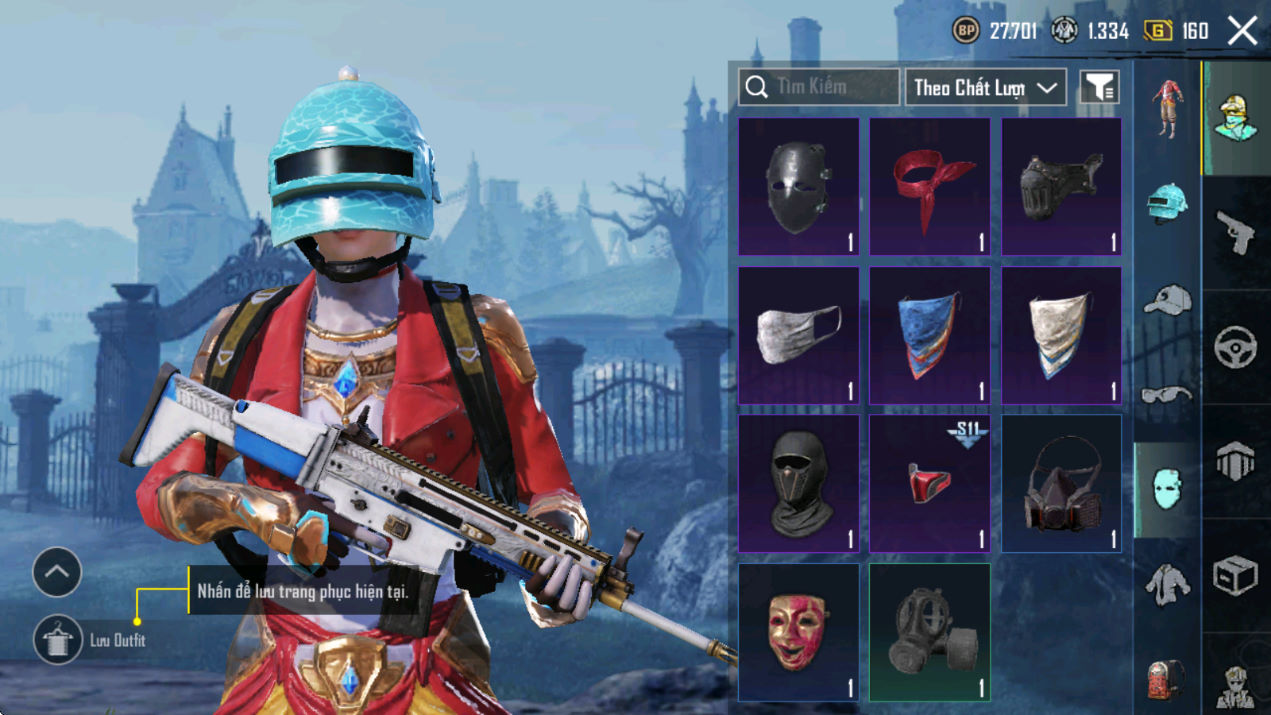This screenshot has height=715, width=1271.
Task: Open the steering wheel vehicles tab
Action: [x=1236, y=347]
